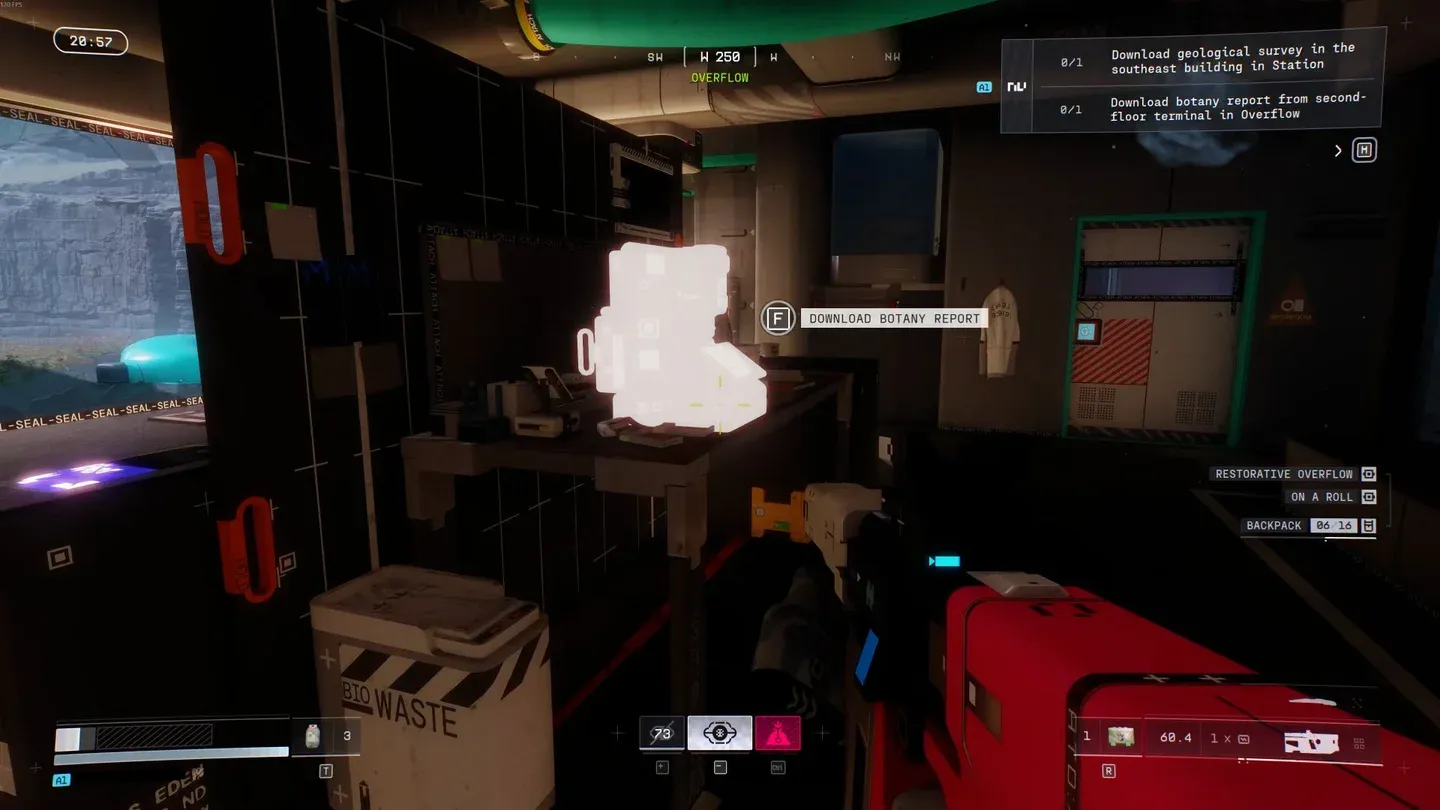The width and height of the screenshot is (1440, 810).
Task: Select the disabled ability slot showing 73
Action: [662, 733]
